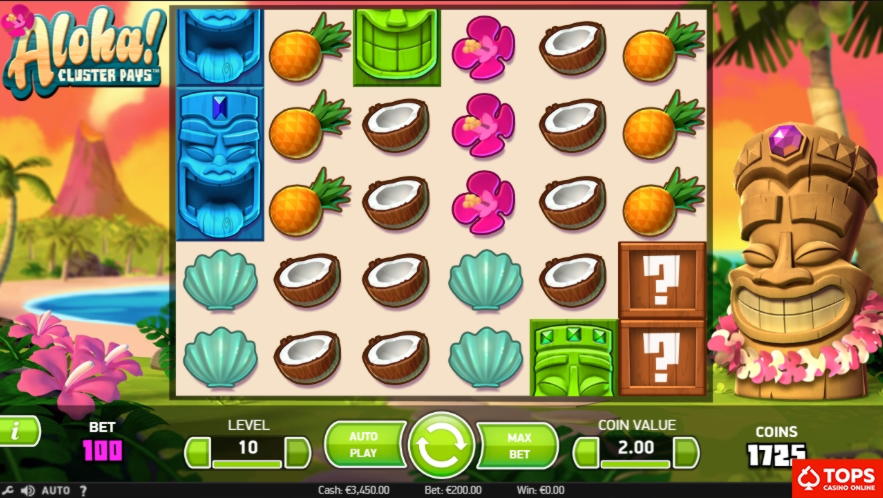
Task: Toggle sound with the speaker icon
Action: click(x=28, y=490)
